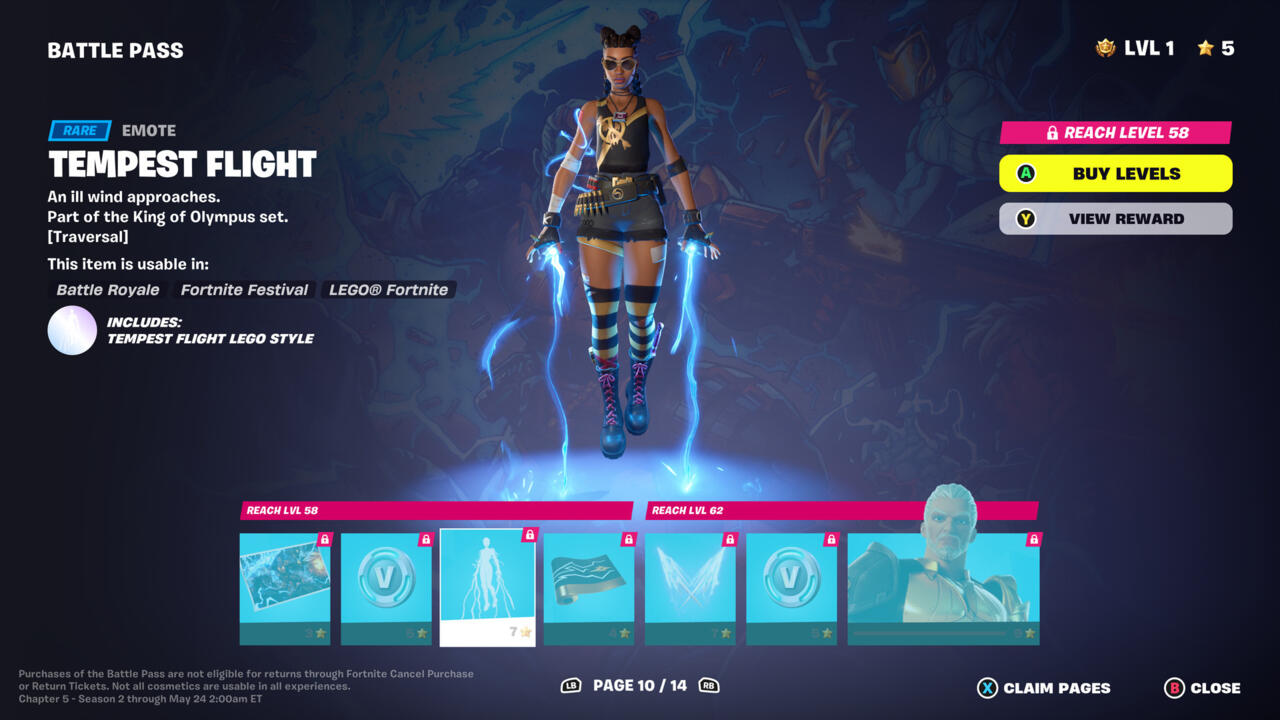Open View Reward for Tempest Flight

(x=1115, y=219)
